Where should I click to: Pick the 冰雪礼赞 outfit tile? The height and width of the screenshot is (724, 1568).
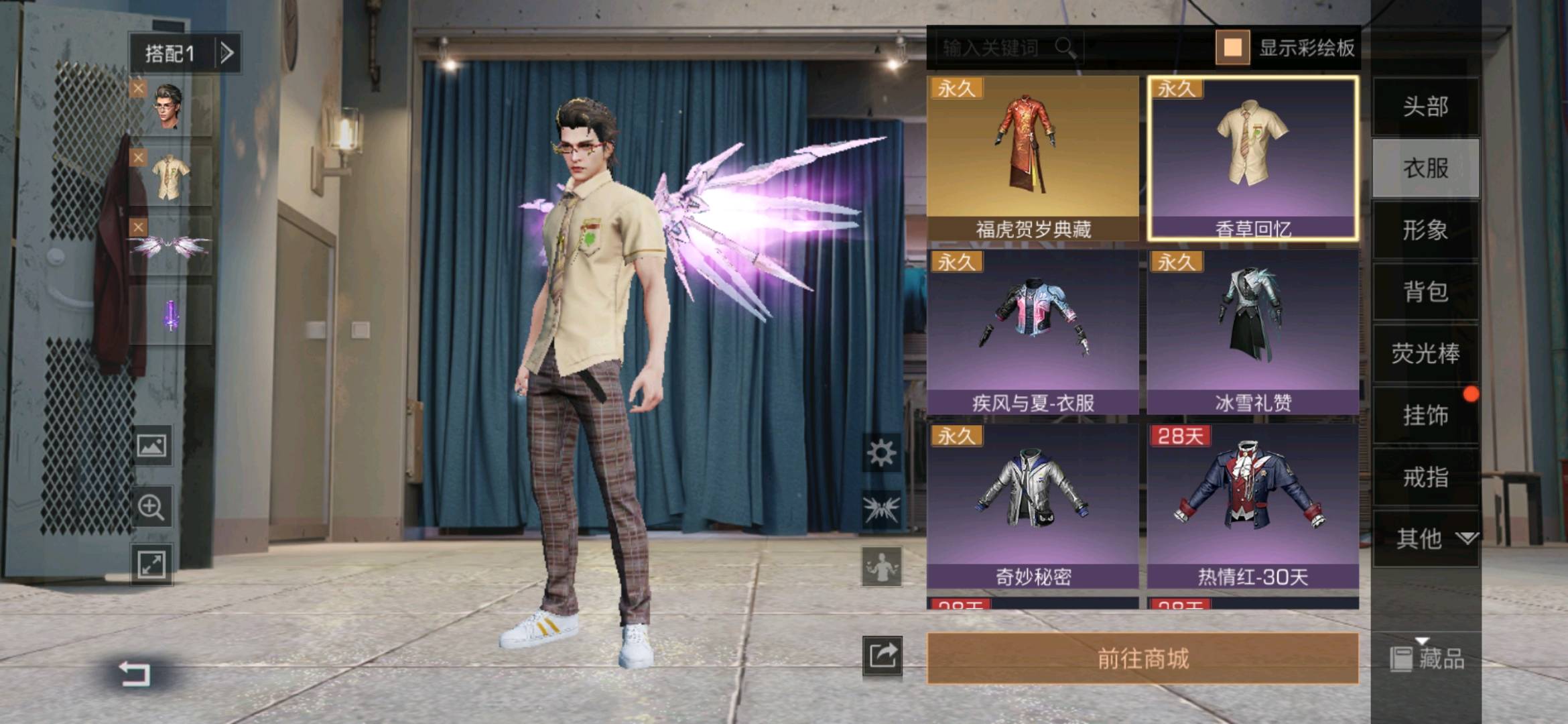(x=1253, y=332)
